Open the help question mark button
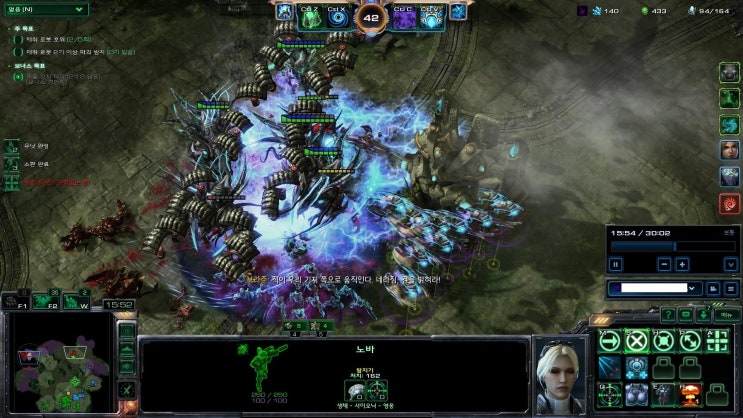 (x=668, y=314)
